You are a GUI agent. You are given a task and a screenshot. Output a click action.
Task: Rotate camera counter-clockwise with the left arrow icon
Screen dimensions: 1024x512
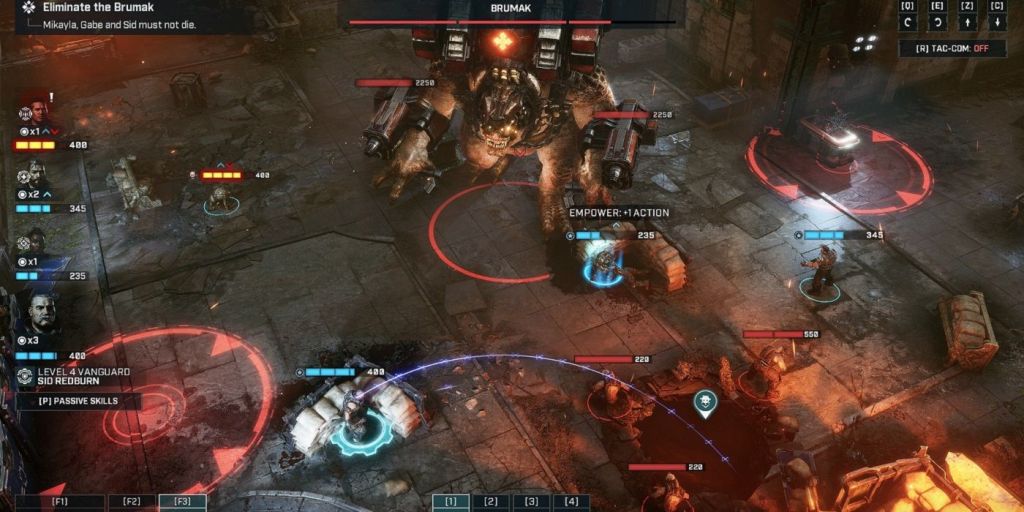[907, 23]
